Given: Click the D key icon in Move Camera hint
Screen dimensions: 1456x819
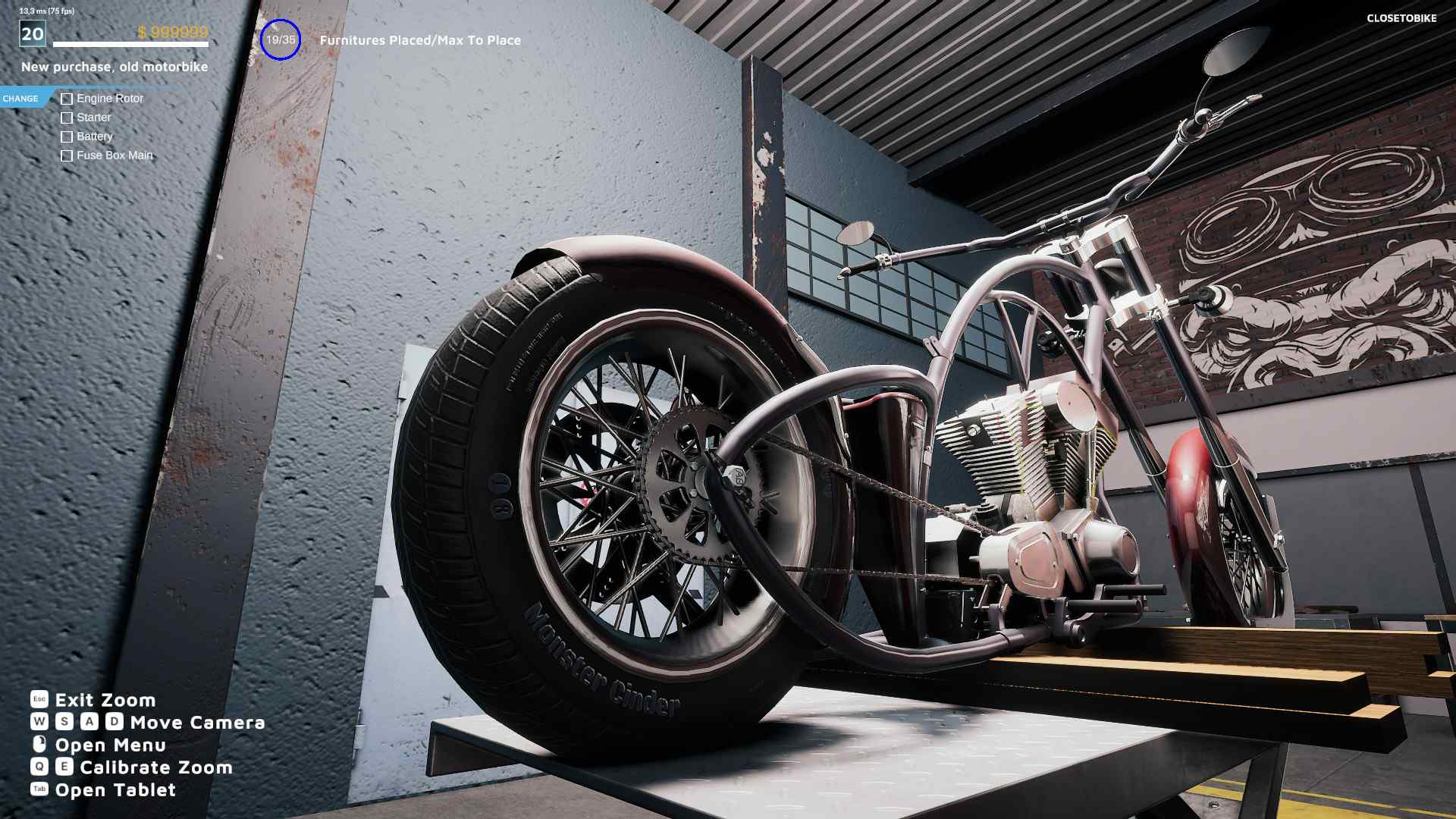Looking at the screenshot, I should (115, 723).
